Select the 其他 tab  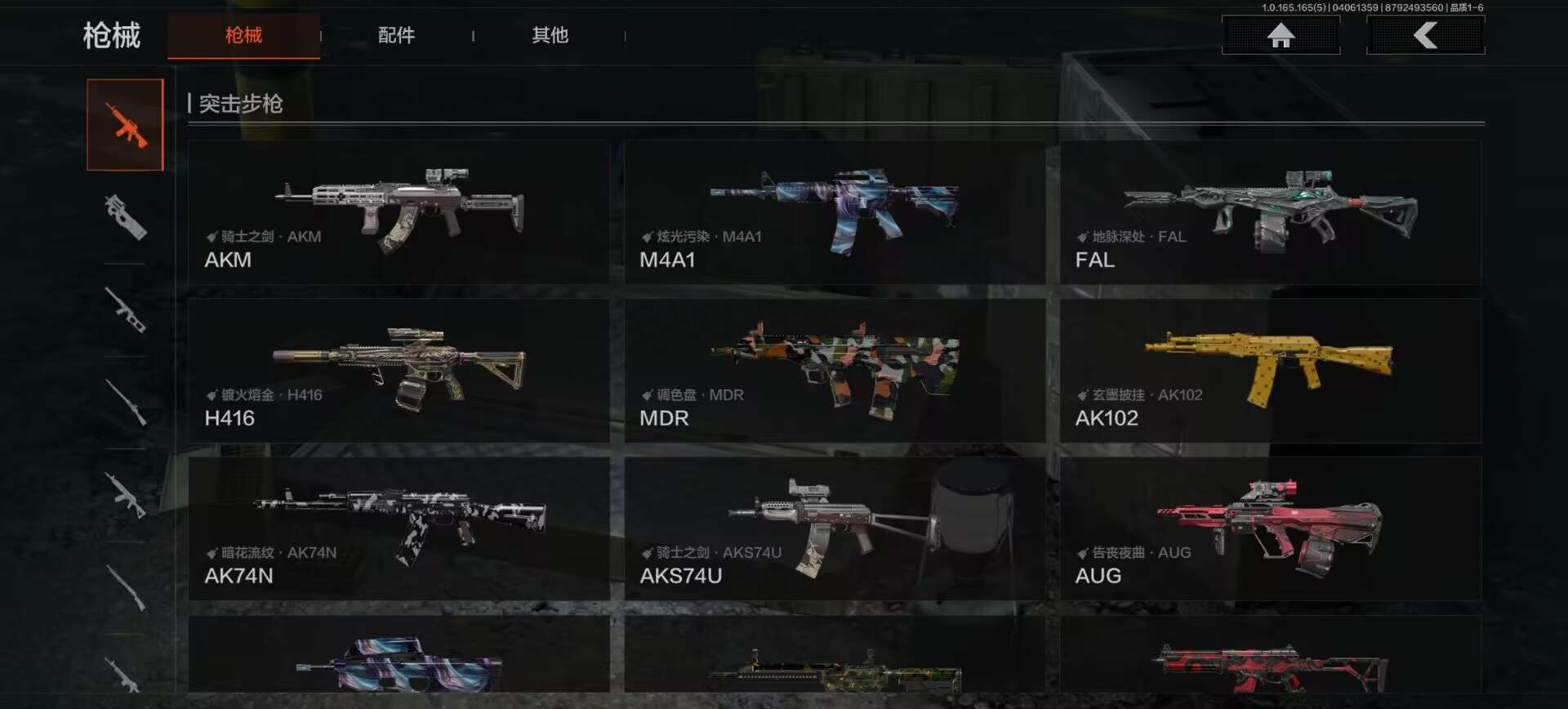550,35
